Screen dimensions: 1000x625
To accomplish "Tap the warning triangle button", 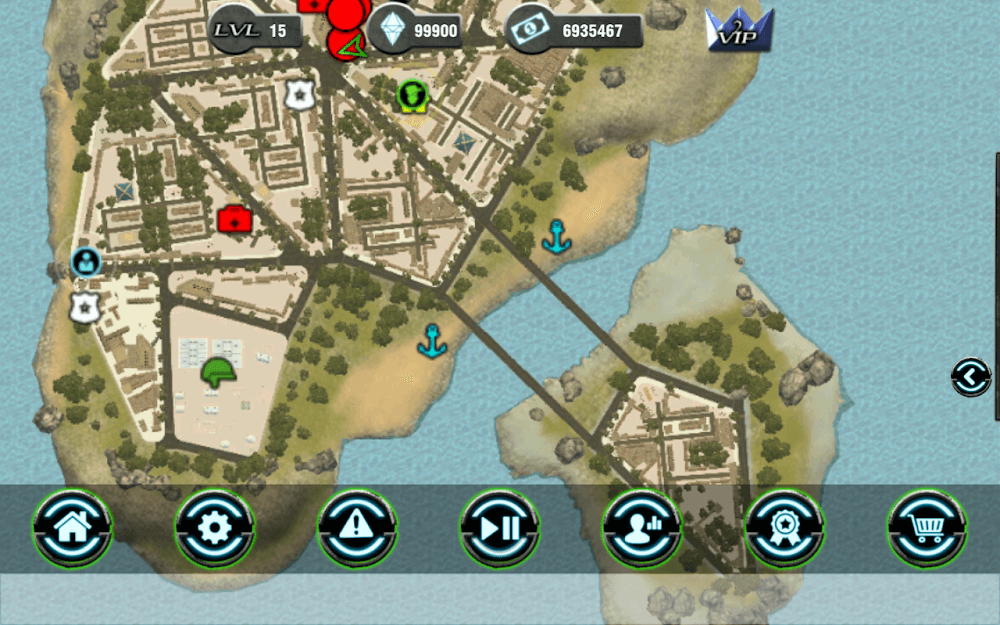I will coord(357,527).
